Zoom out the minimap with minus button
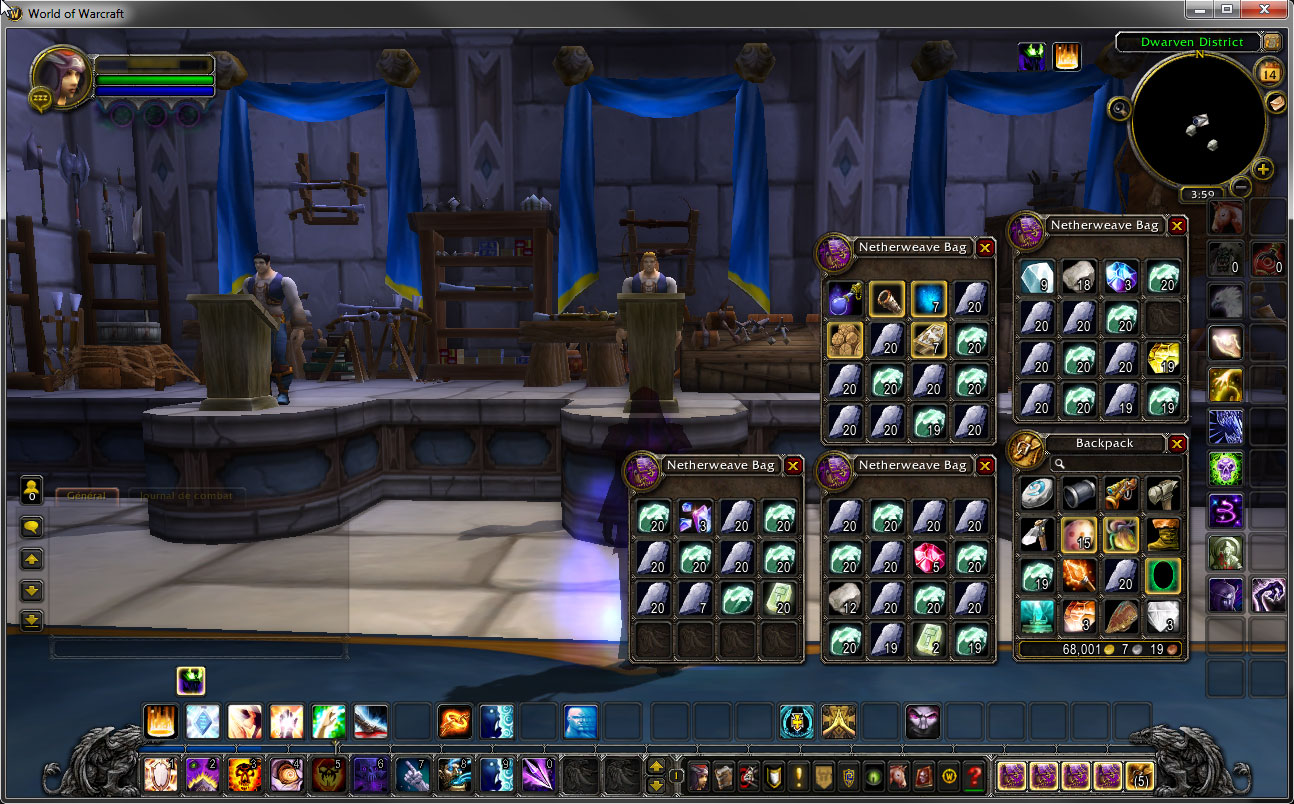Screen dimensions: 1294x804 click(1241, 186)
